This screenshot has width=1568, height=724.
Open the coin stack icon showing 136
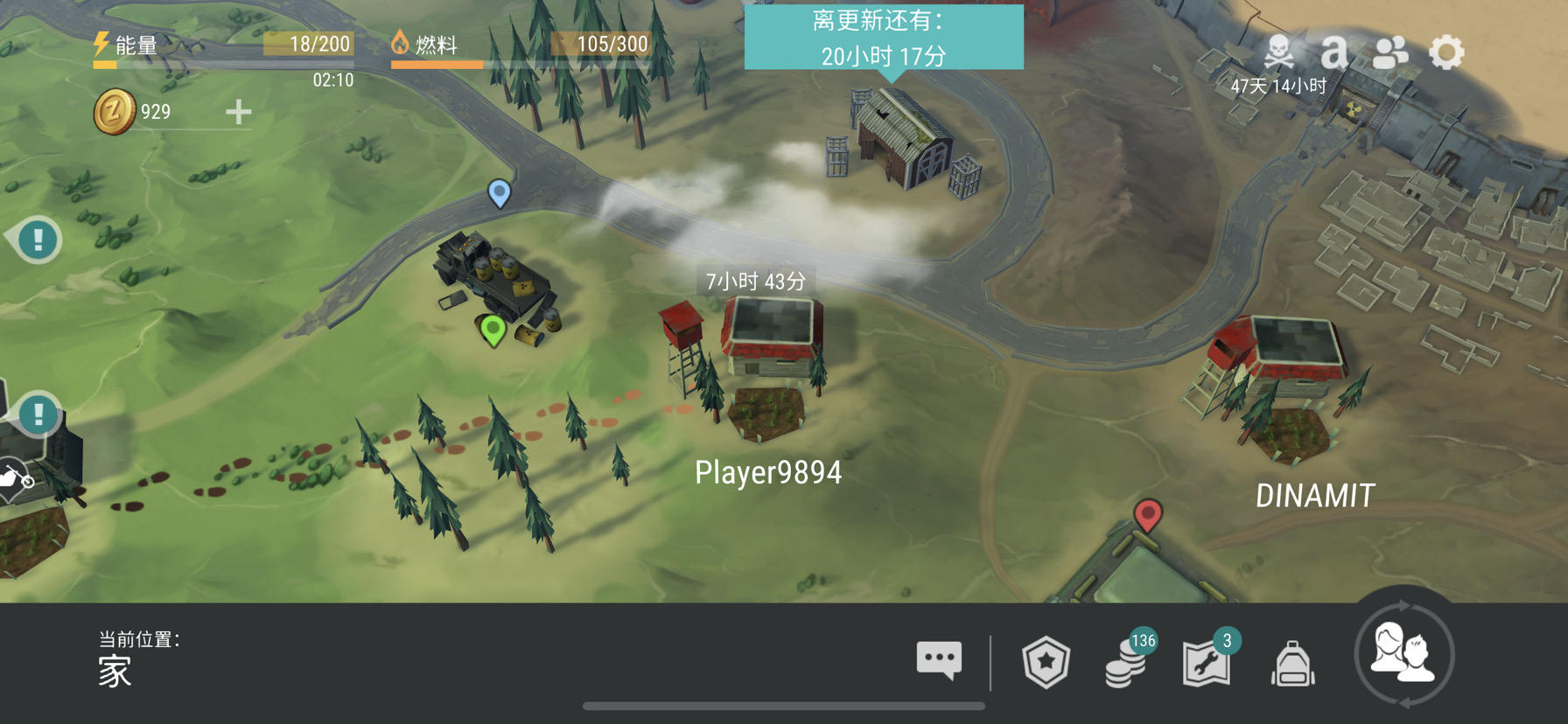click(x=1127, y=665)
